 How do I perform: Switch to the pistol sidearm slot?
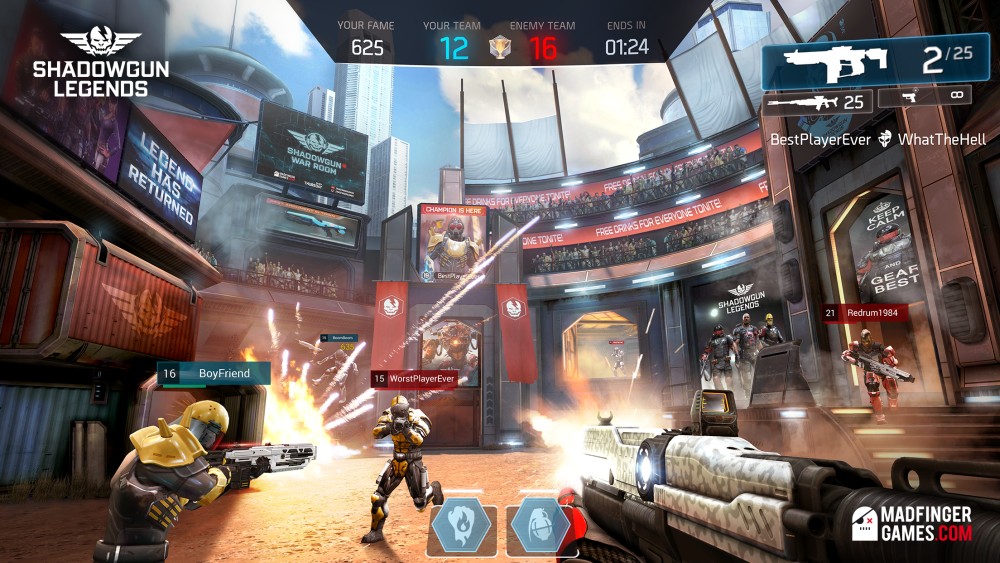927,97
